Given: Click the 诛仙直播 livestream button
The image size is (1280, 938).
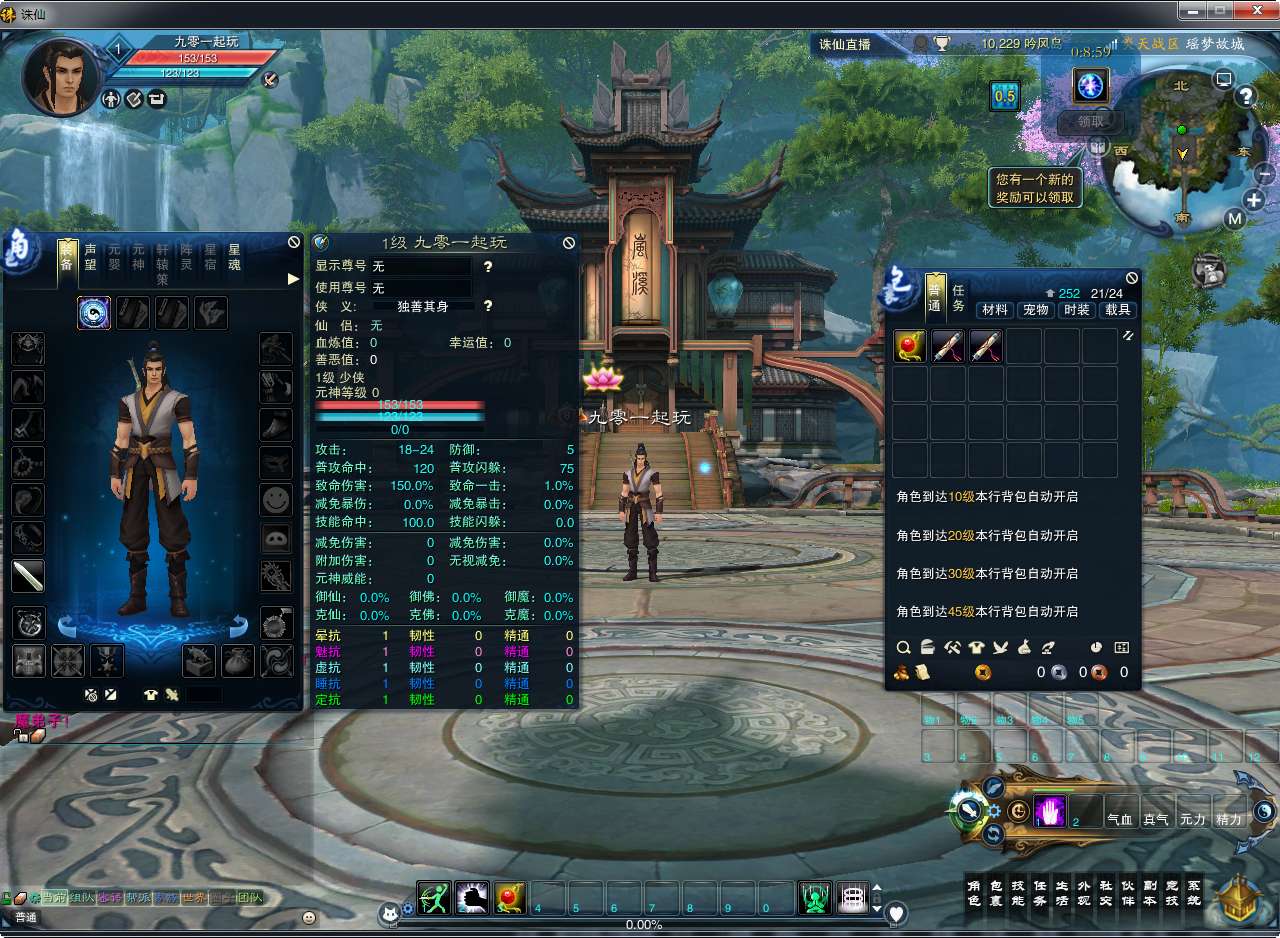Looking at the screenshot, I should (845, 44).
